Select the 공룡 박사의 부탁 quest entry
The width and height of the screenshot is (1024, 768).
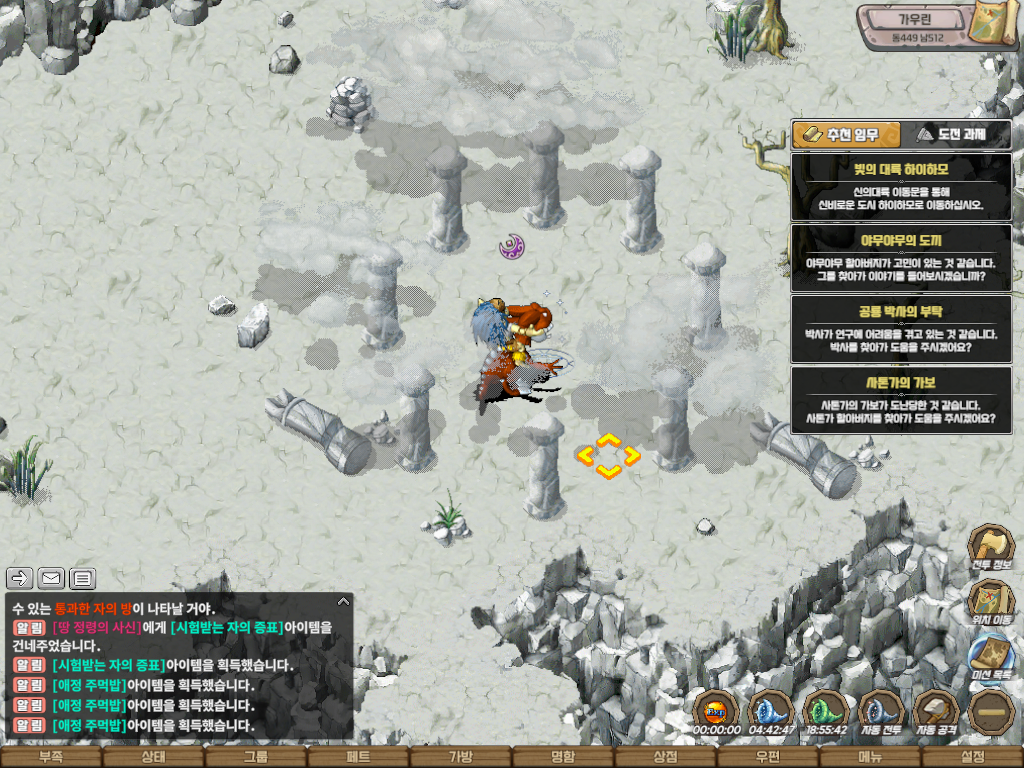pos(900,329)
